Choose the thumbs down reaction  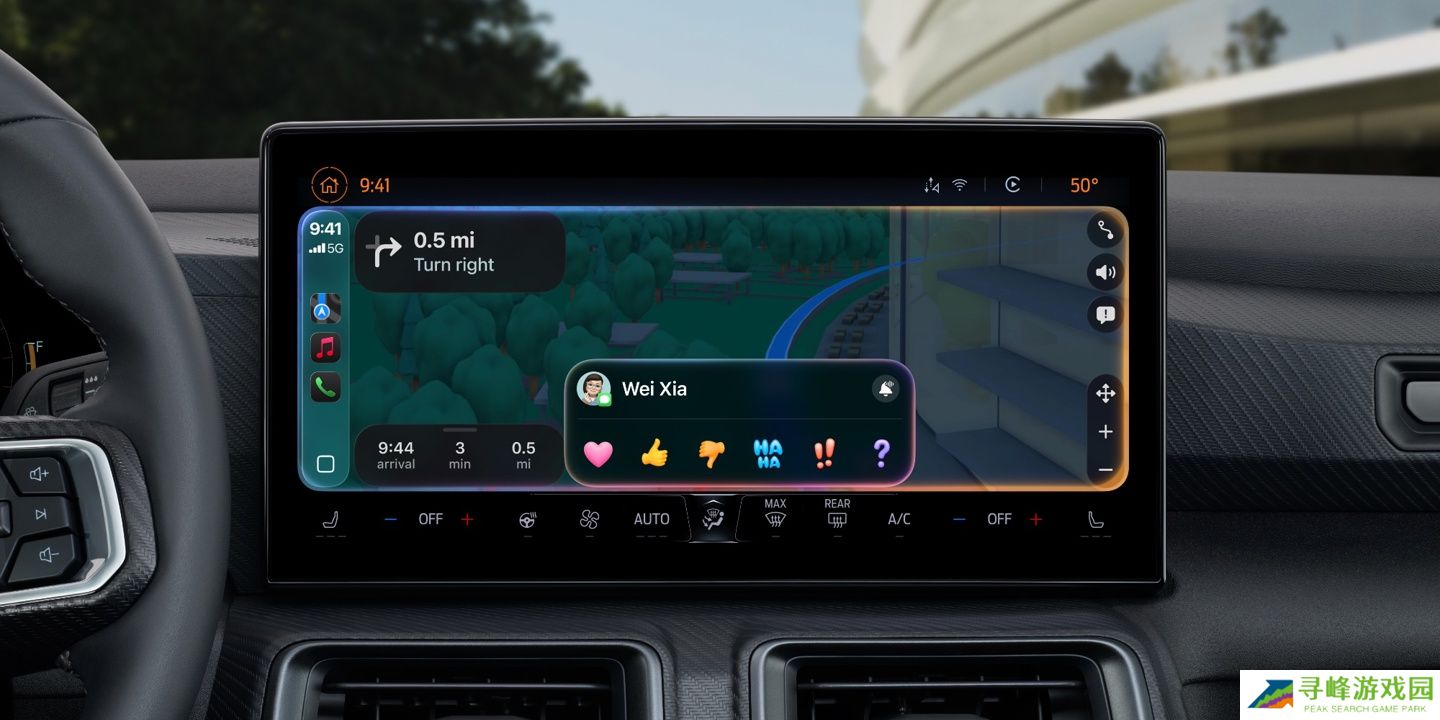tap(711, 454)
